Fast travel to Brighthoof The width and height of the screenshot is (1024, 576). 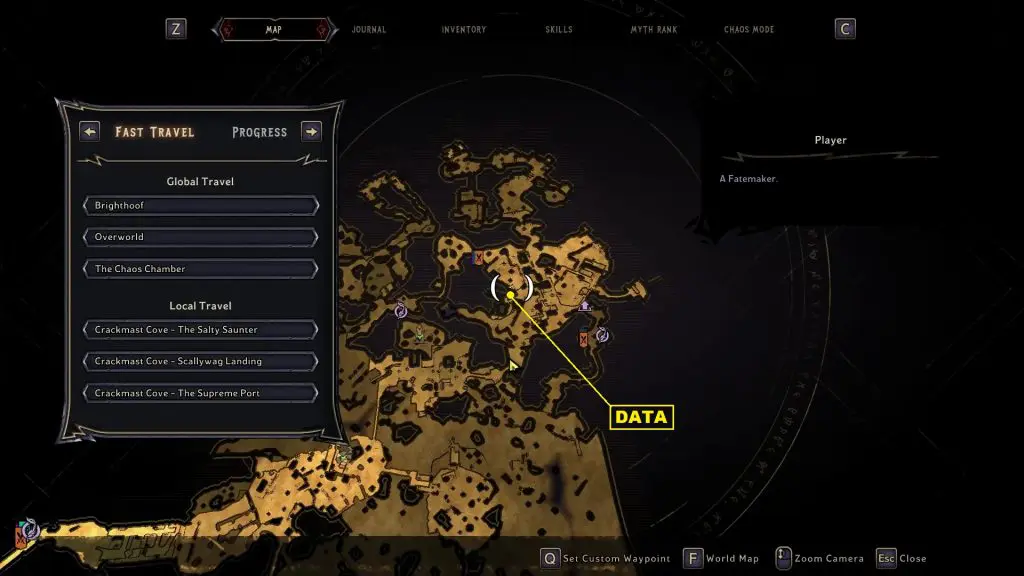(201, 205)
